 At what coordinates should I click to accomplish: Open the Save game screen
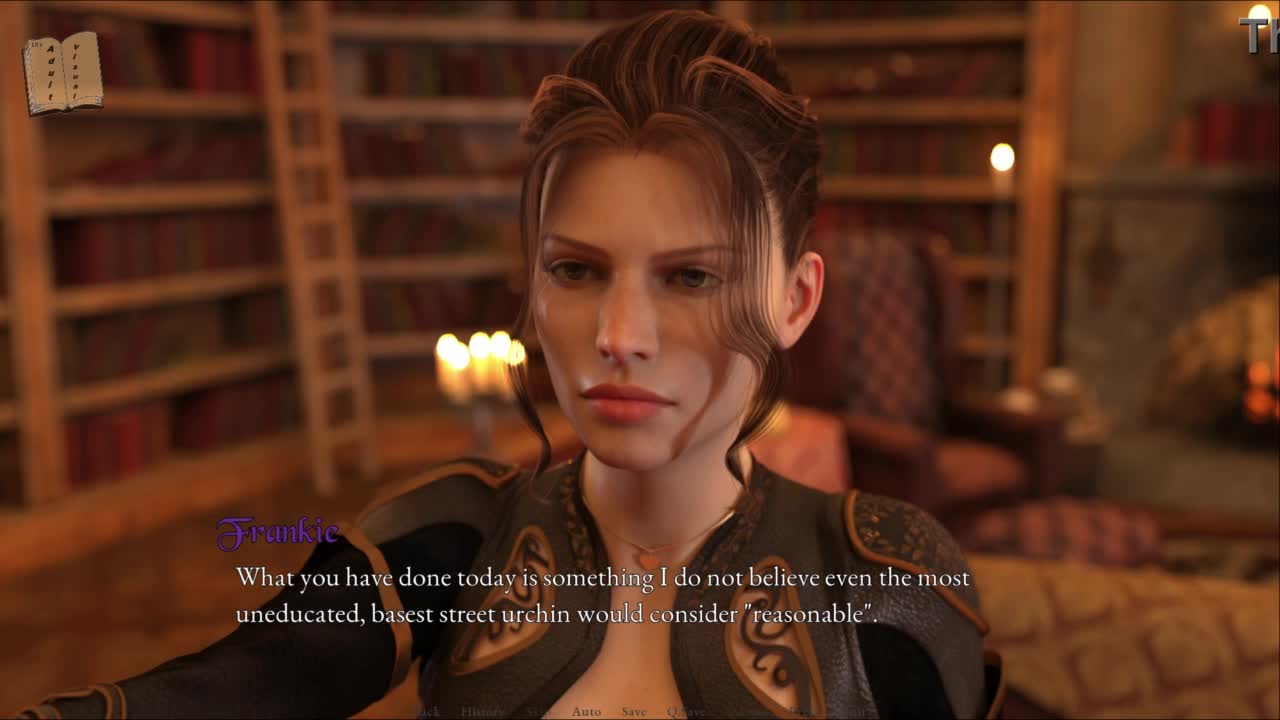(x=634, y=712)
